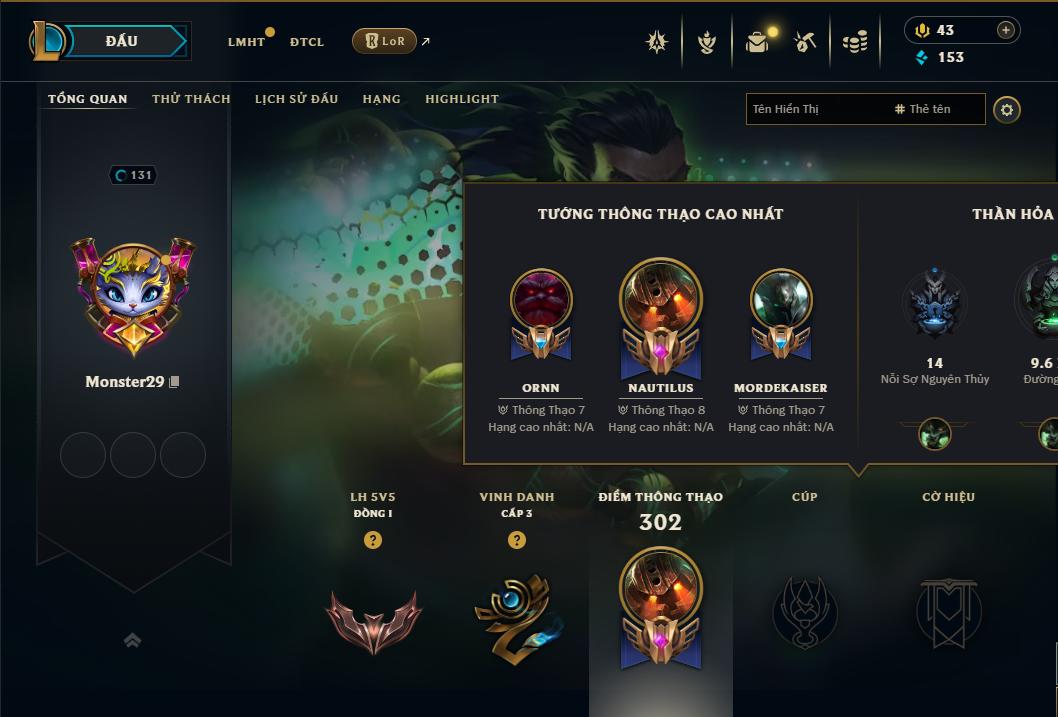Start a match with the ĐẤU button

(121, 41)
